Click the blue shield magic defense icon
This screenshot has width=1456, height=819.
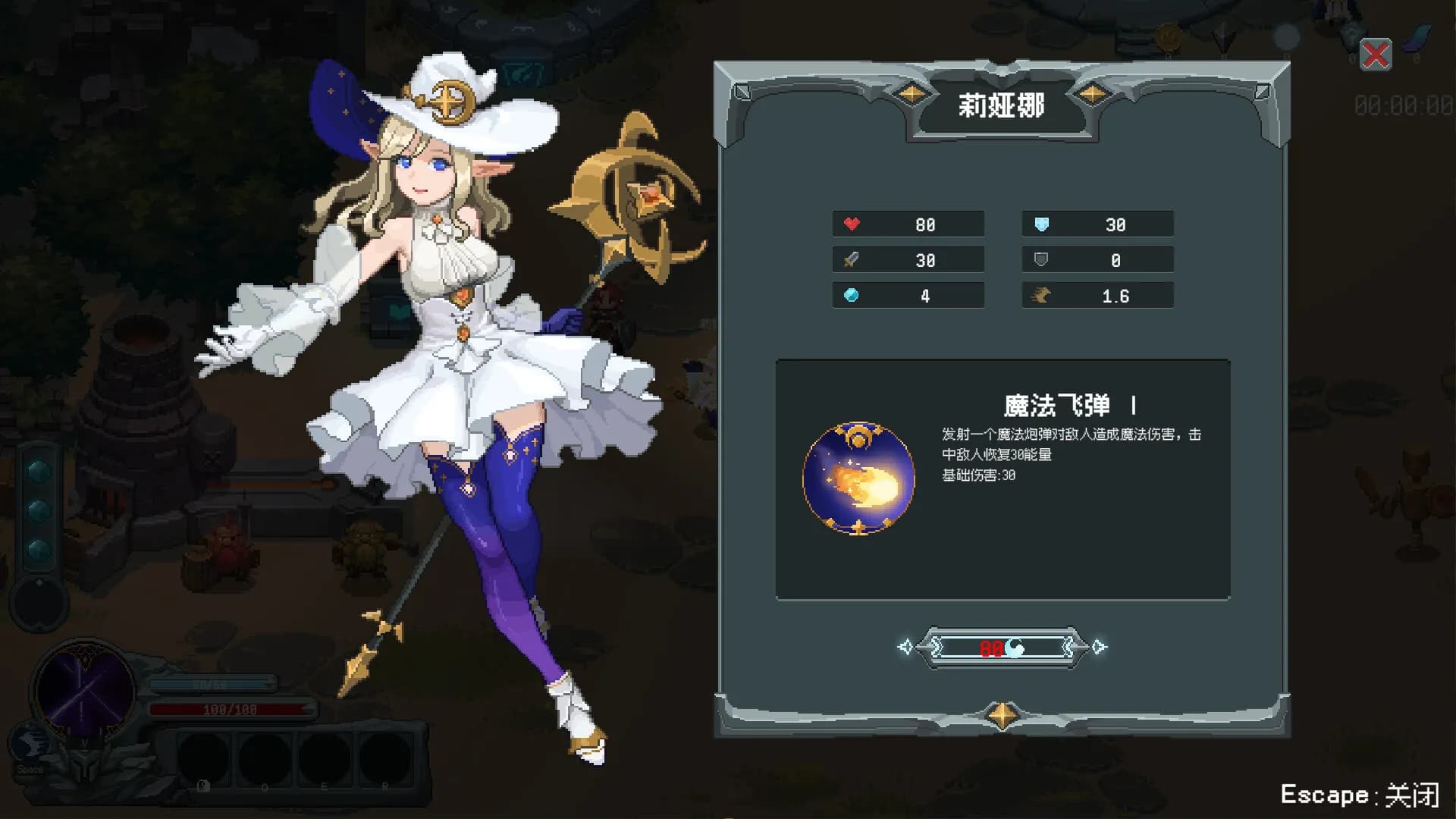1042,224
